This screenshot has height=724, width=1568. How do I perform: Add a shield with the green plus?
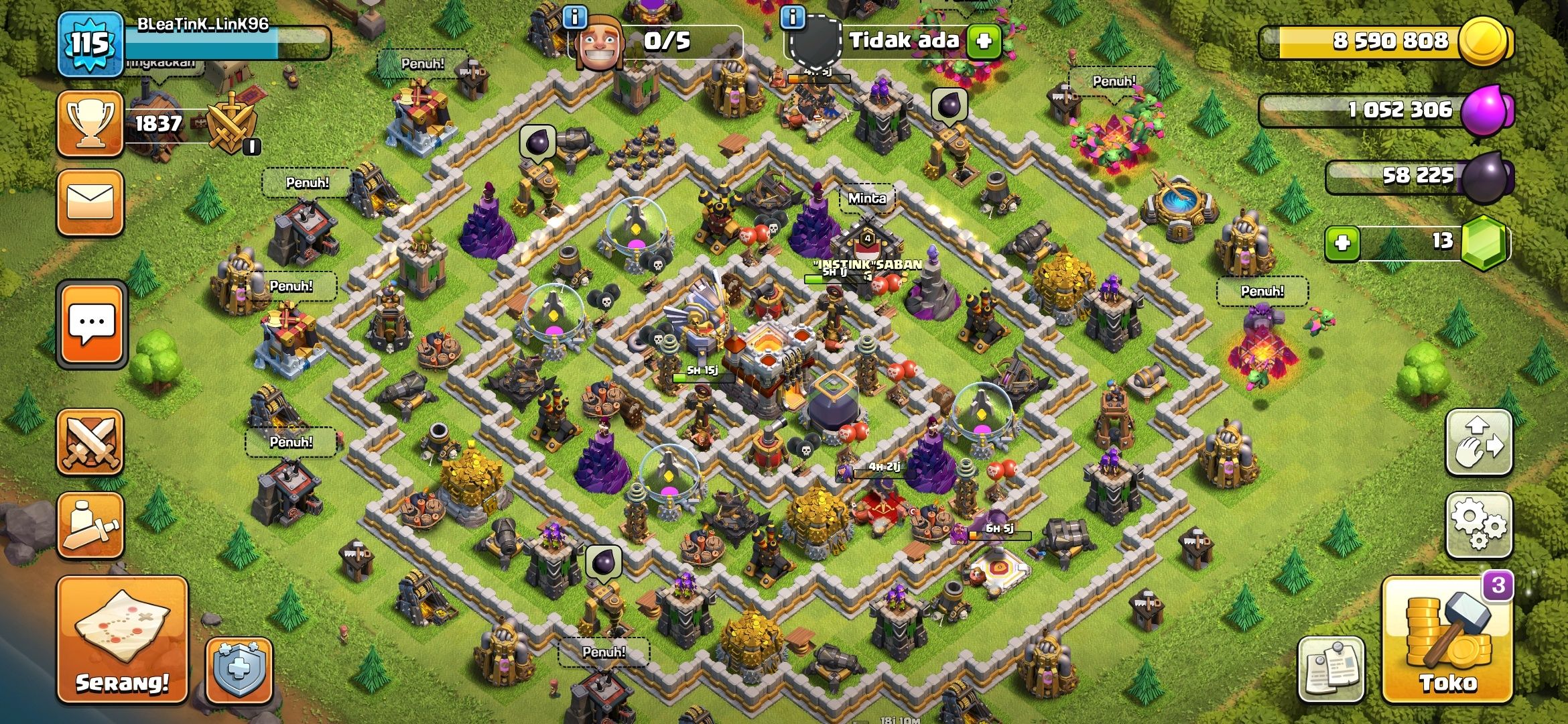984,41
